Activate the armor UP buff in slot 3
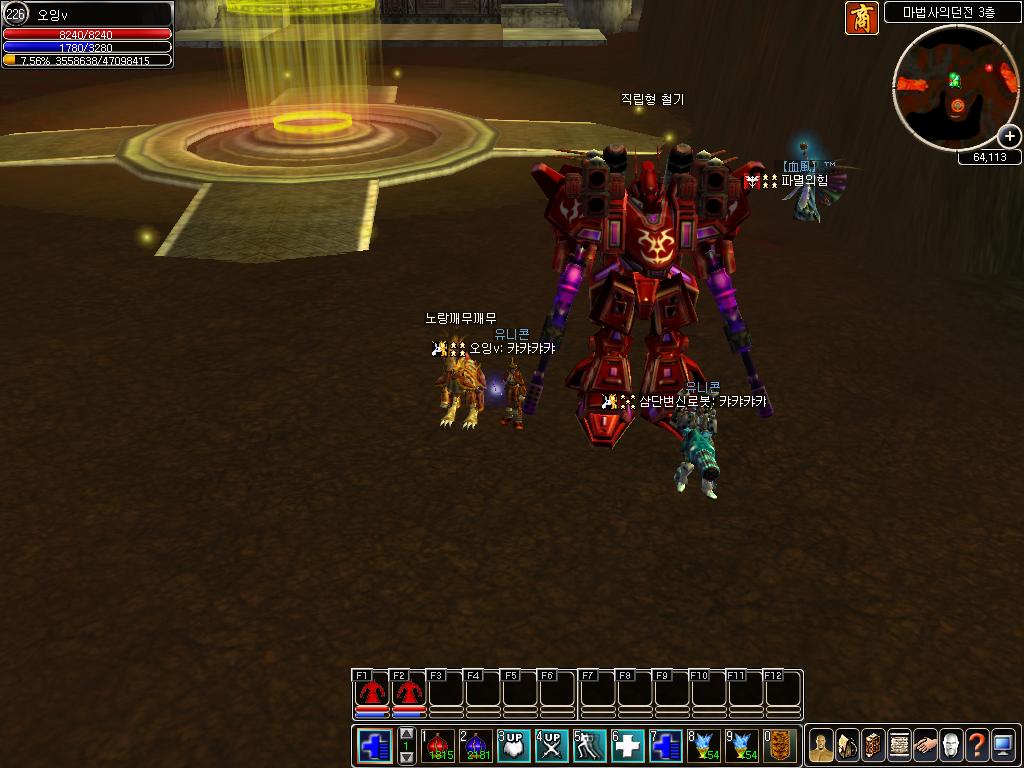The height and width of the screenshot is (768, 1024). 513,746
